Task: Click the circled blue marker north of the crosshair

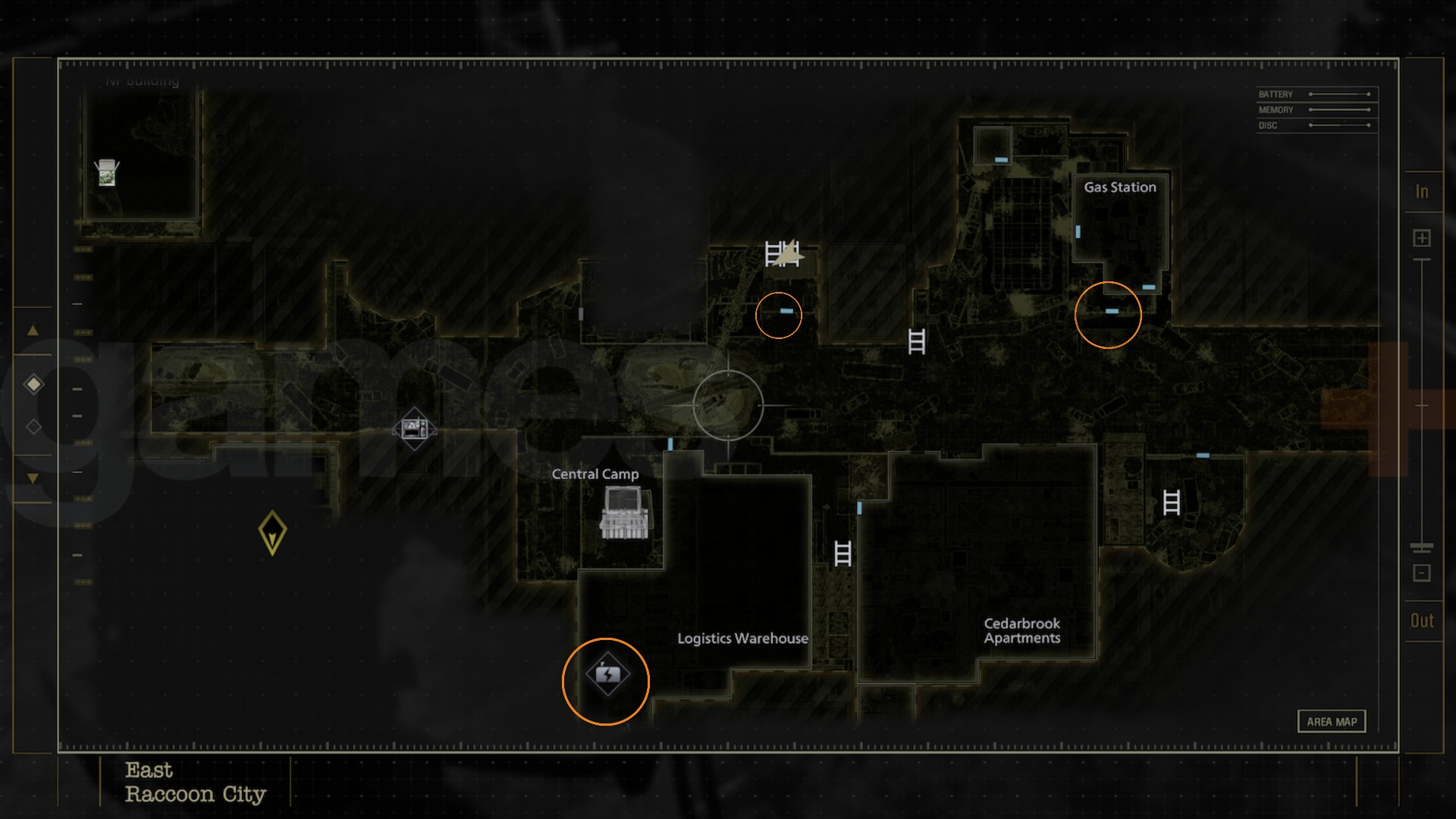Action: point(785,311)
